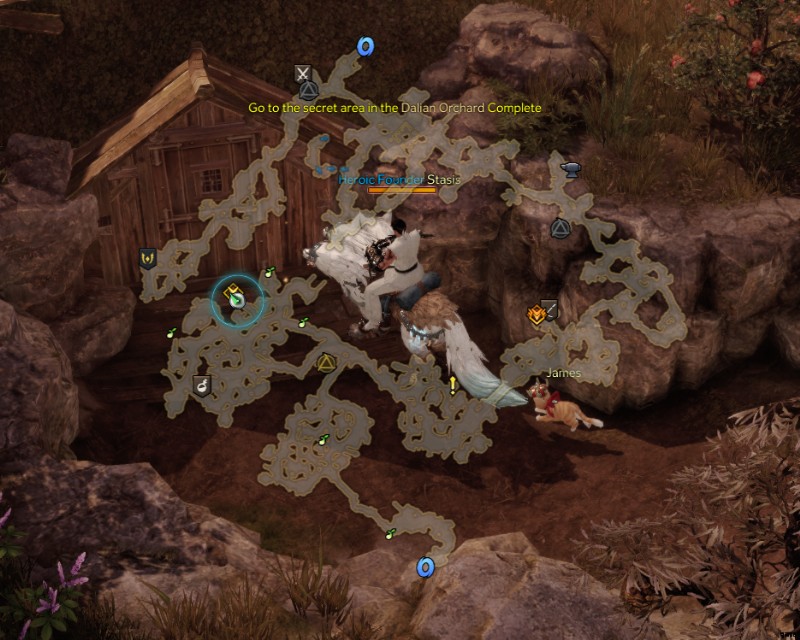Viewport: 800px width, 640px height.
Task: Click the winged emblem shield marker
Action: (x=148, y=259)
